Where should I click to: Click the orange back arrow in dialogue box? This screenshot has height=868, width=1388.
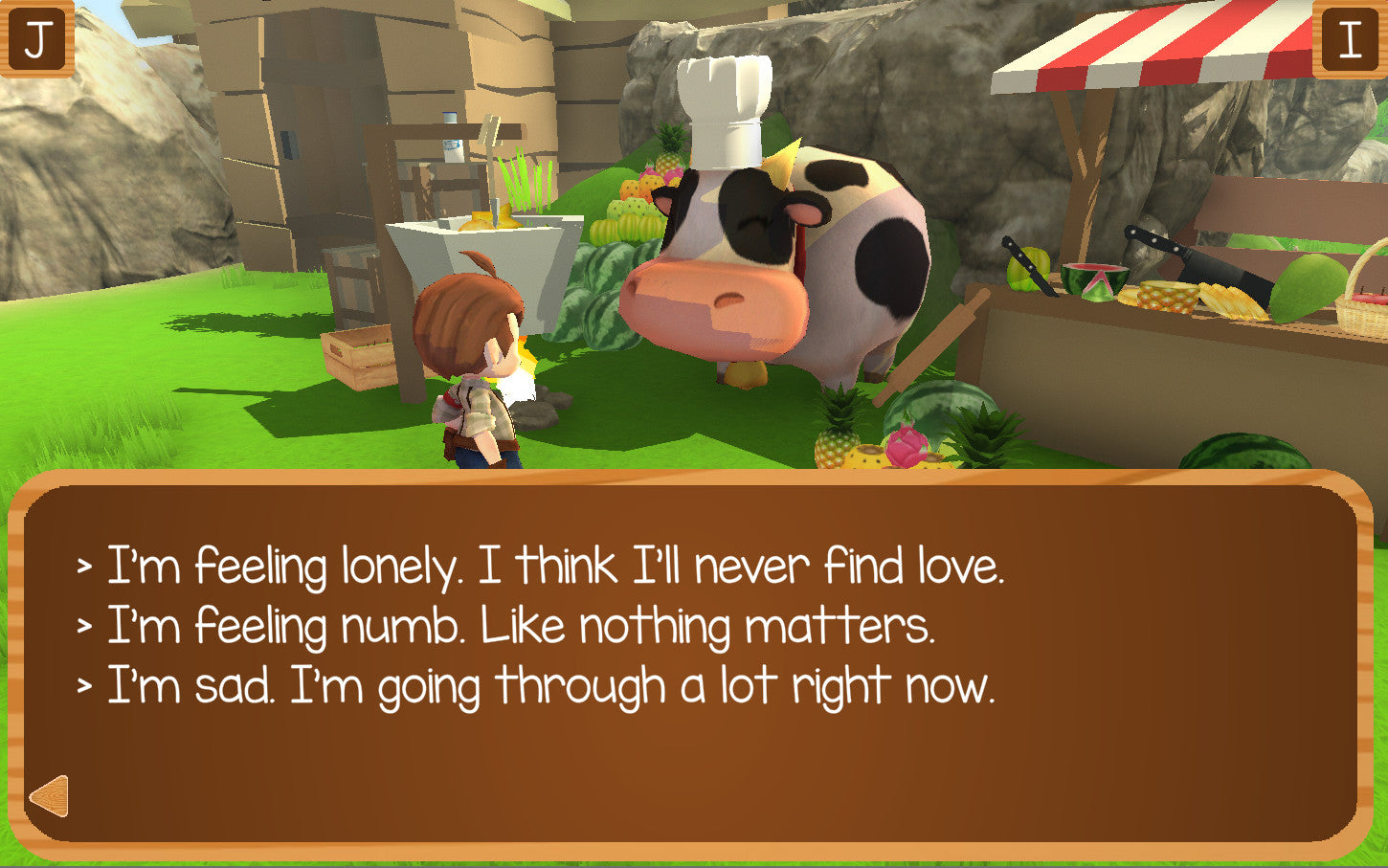(x=49, y=796)
